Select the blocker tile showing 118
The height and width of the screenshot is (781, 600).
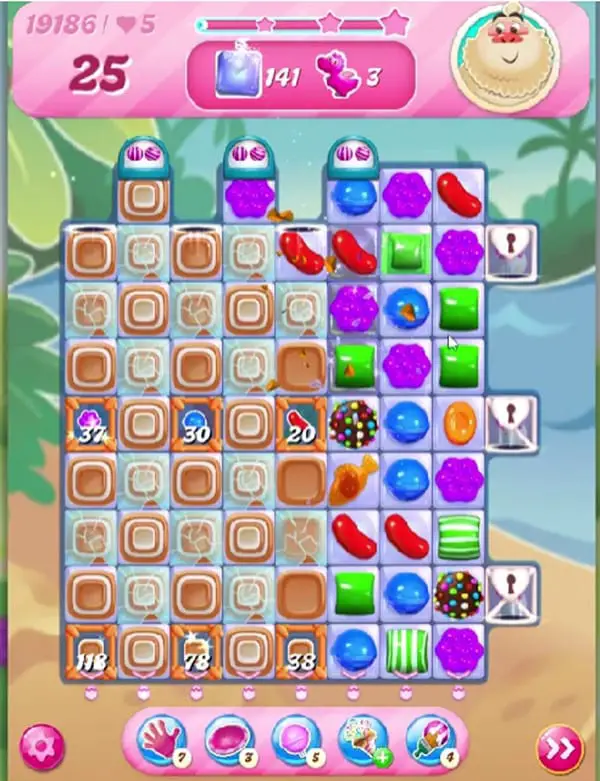coord(91,646)
